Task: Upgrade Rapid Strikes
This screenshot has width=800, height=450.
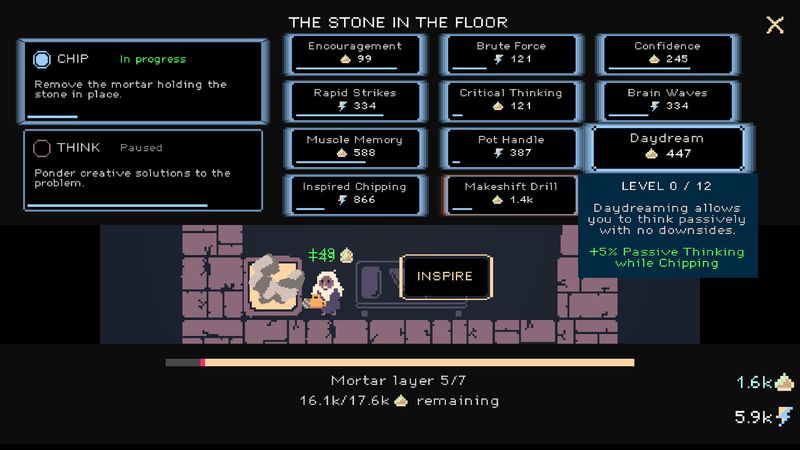Action: [x=355, y=100]
